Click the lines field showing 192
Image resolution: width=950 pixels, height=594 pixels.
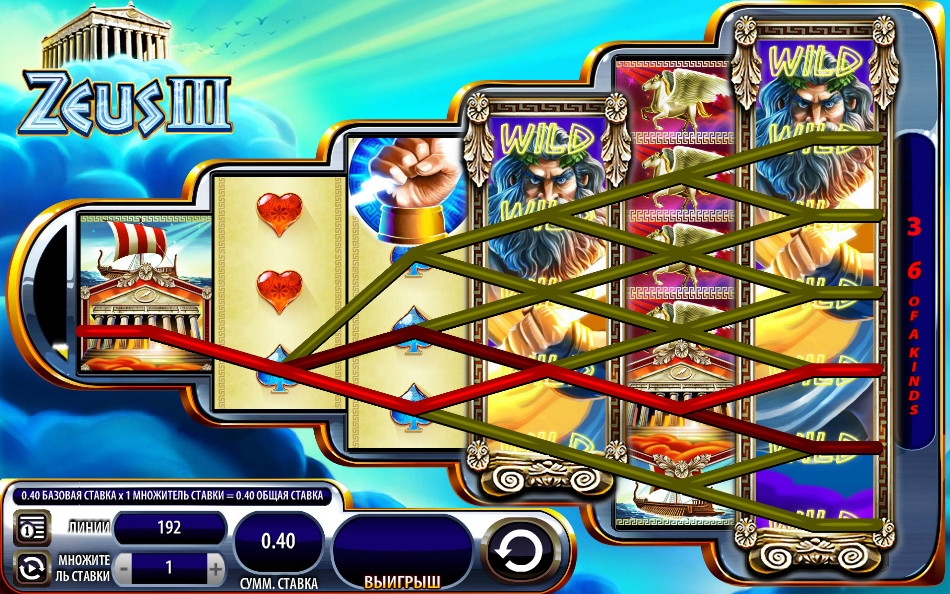[x=169, y=528]
